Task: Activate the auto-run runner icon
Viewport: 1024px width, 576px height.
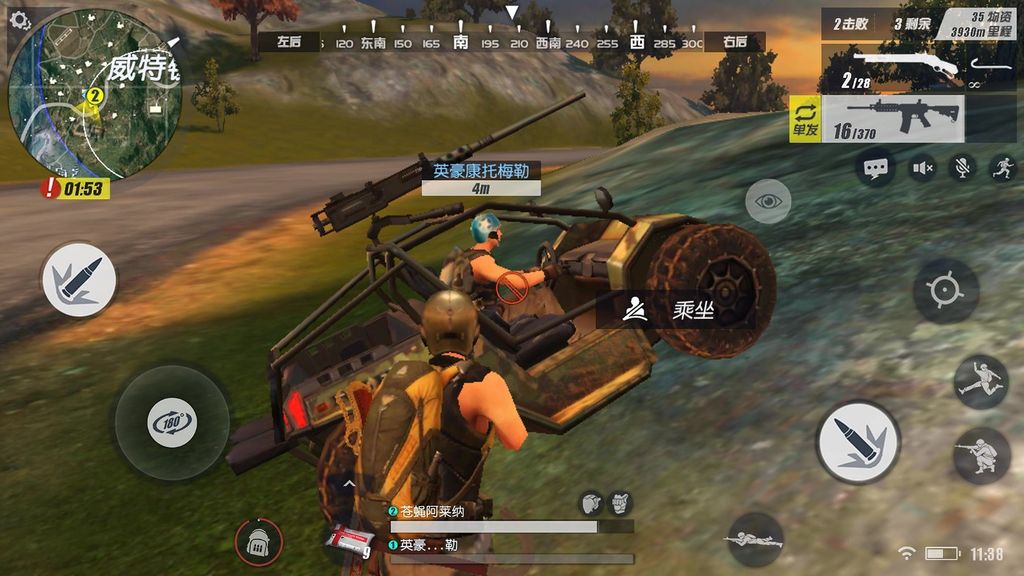Action: pos(1003,168)
